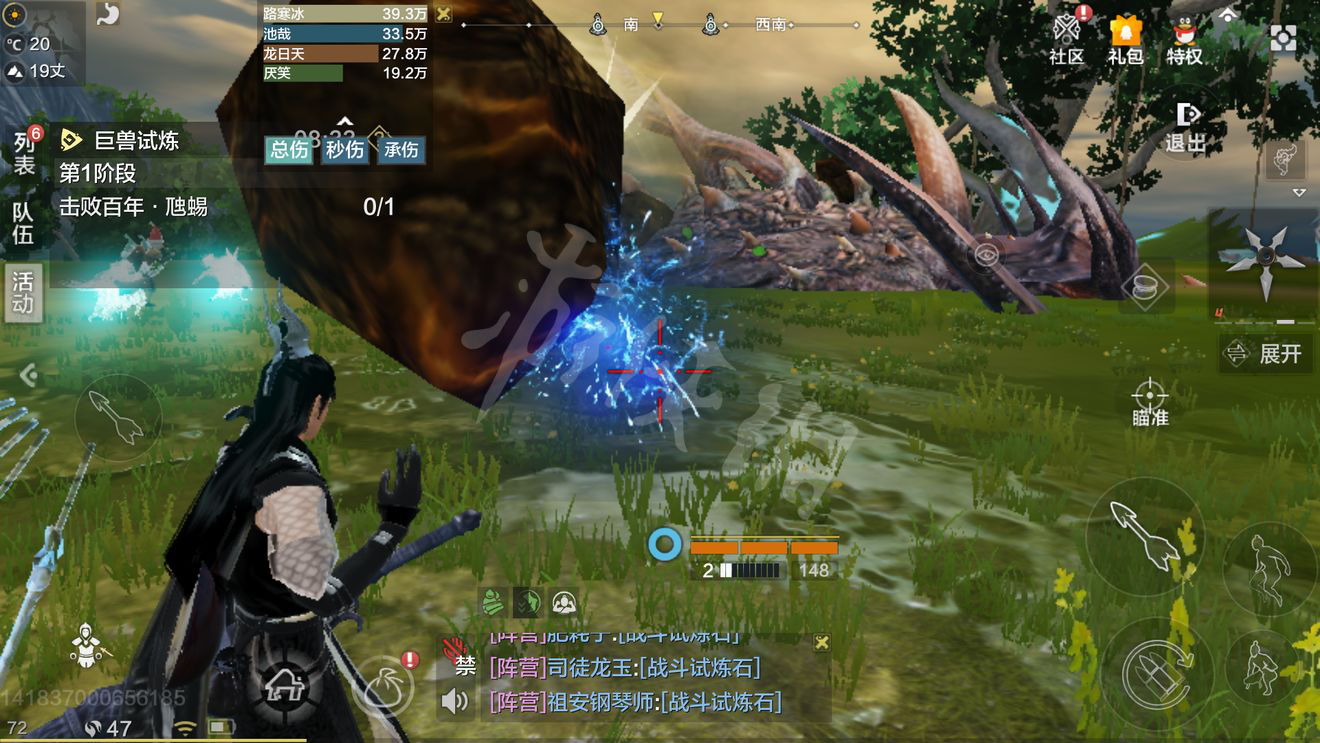
Task: Open the 礼包 gift pack
Action: click(x=1125, y=40)
